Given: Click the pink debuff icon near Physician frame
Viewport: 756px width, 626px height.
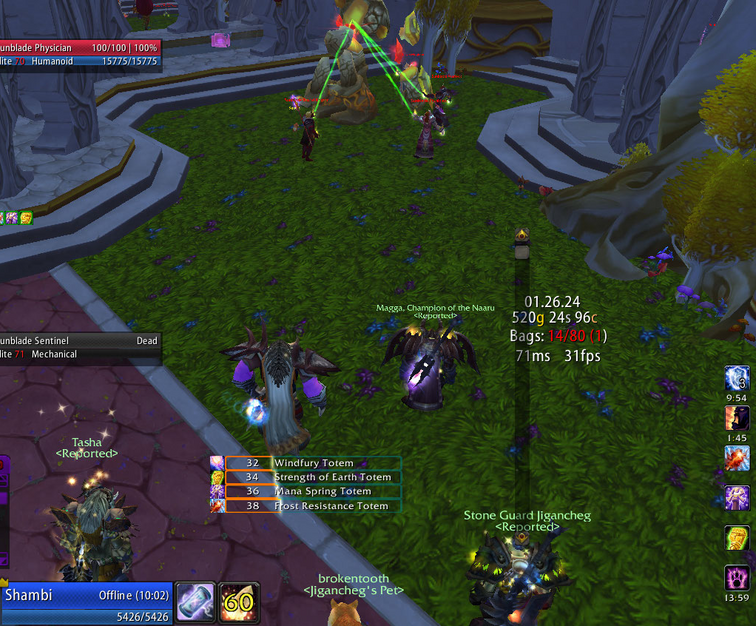Looking at the screenshot, I should click(x=220, y=40).
